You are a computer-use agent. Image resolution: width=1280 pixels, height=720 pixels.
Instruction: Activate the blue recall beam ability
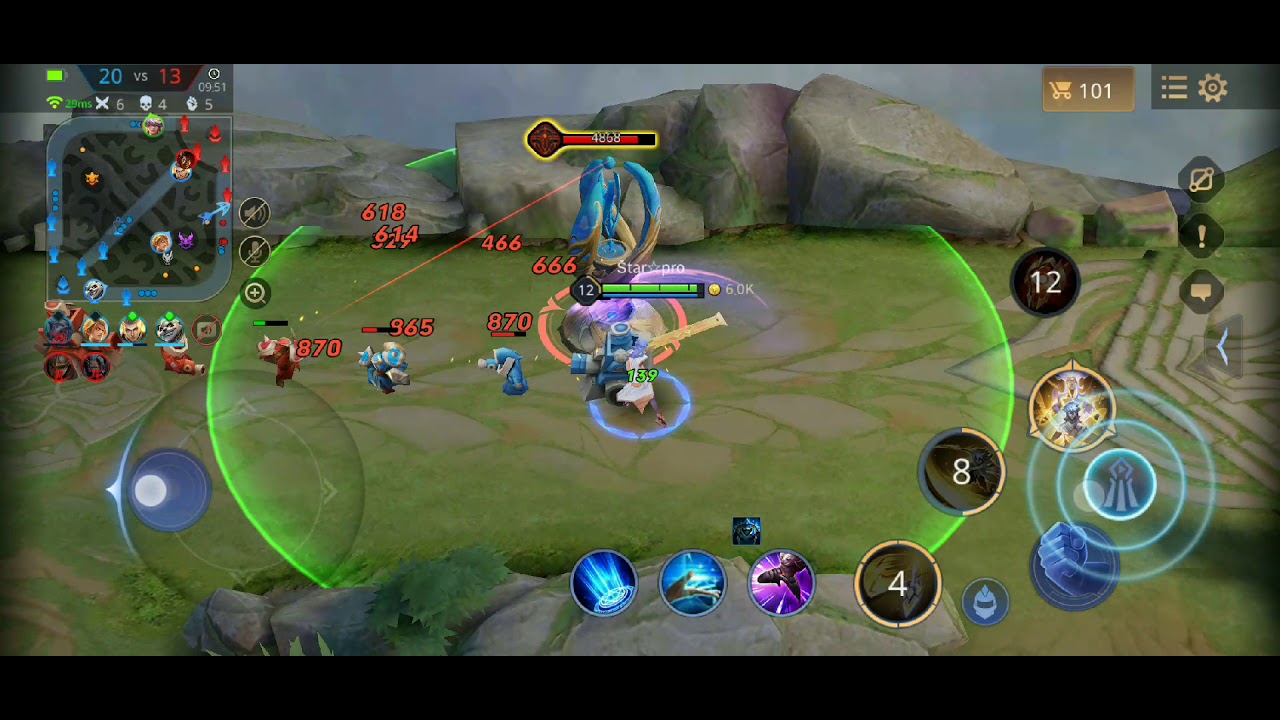click(604, 583)
